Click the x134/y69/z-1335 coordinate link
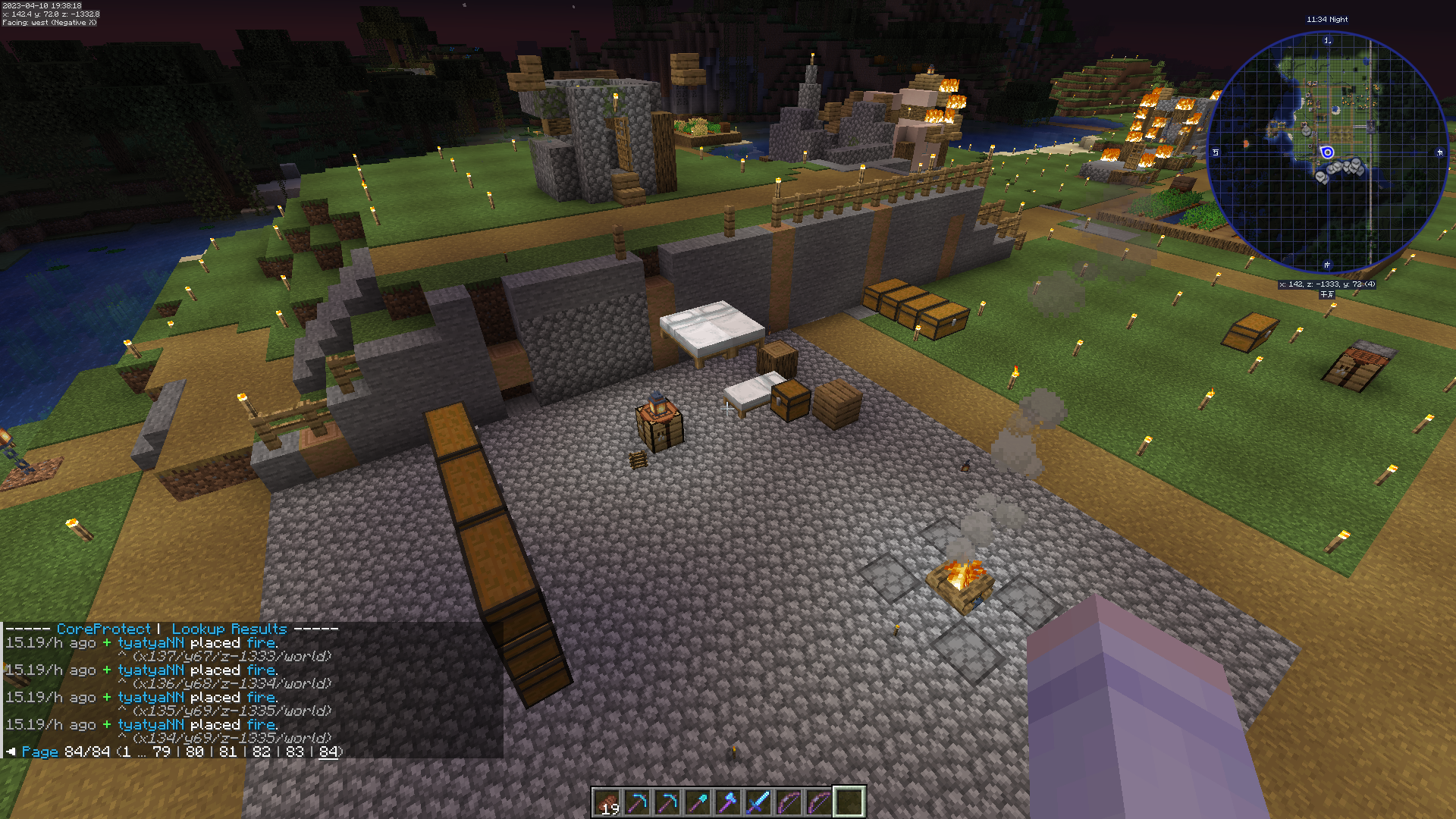The width and height of the screenshot is (1456, 819). 231,739
